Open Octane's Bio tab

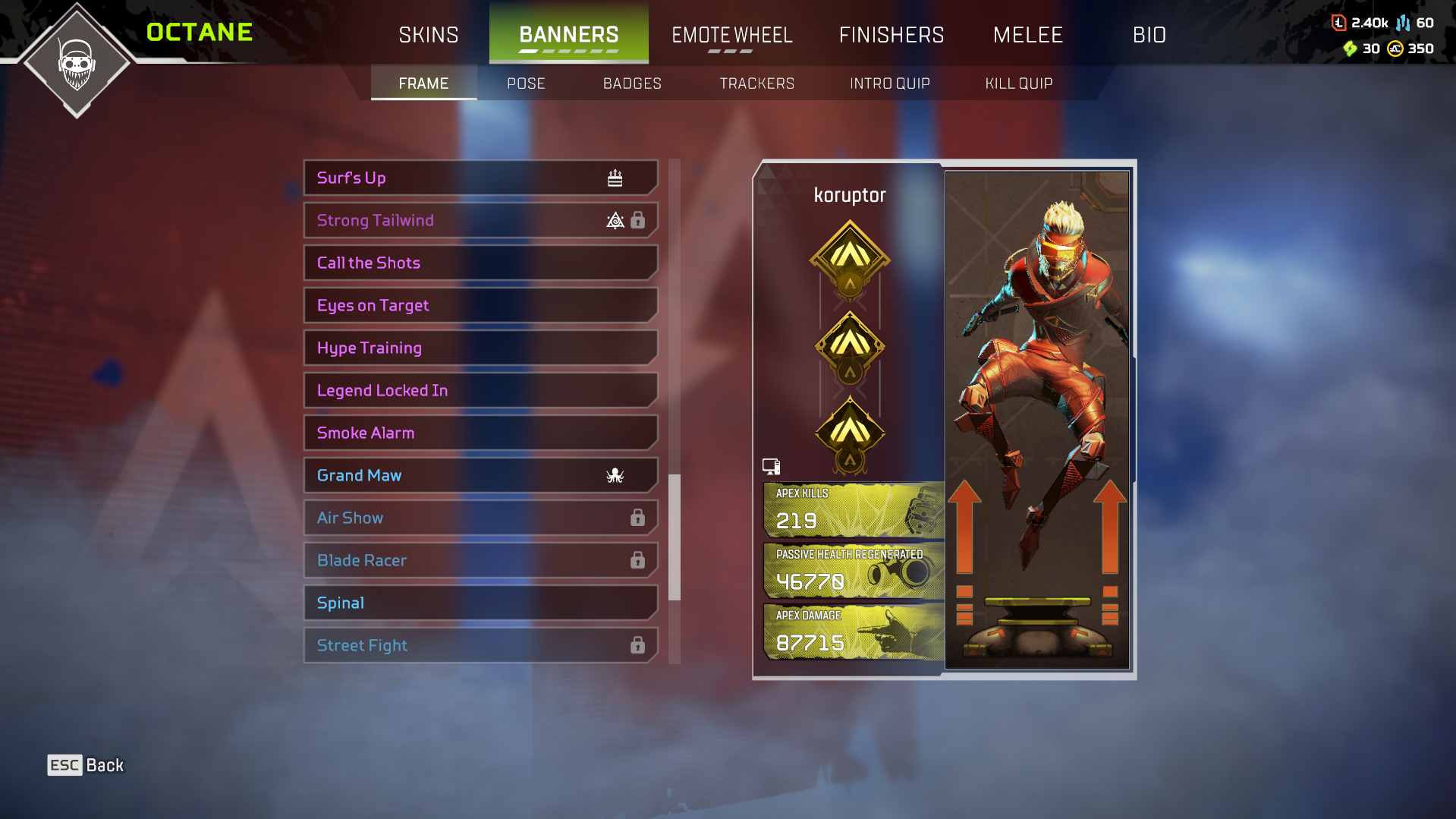[x=1149, y=35]
